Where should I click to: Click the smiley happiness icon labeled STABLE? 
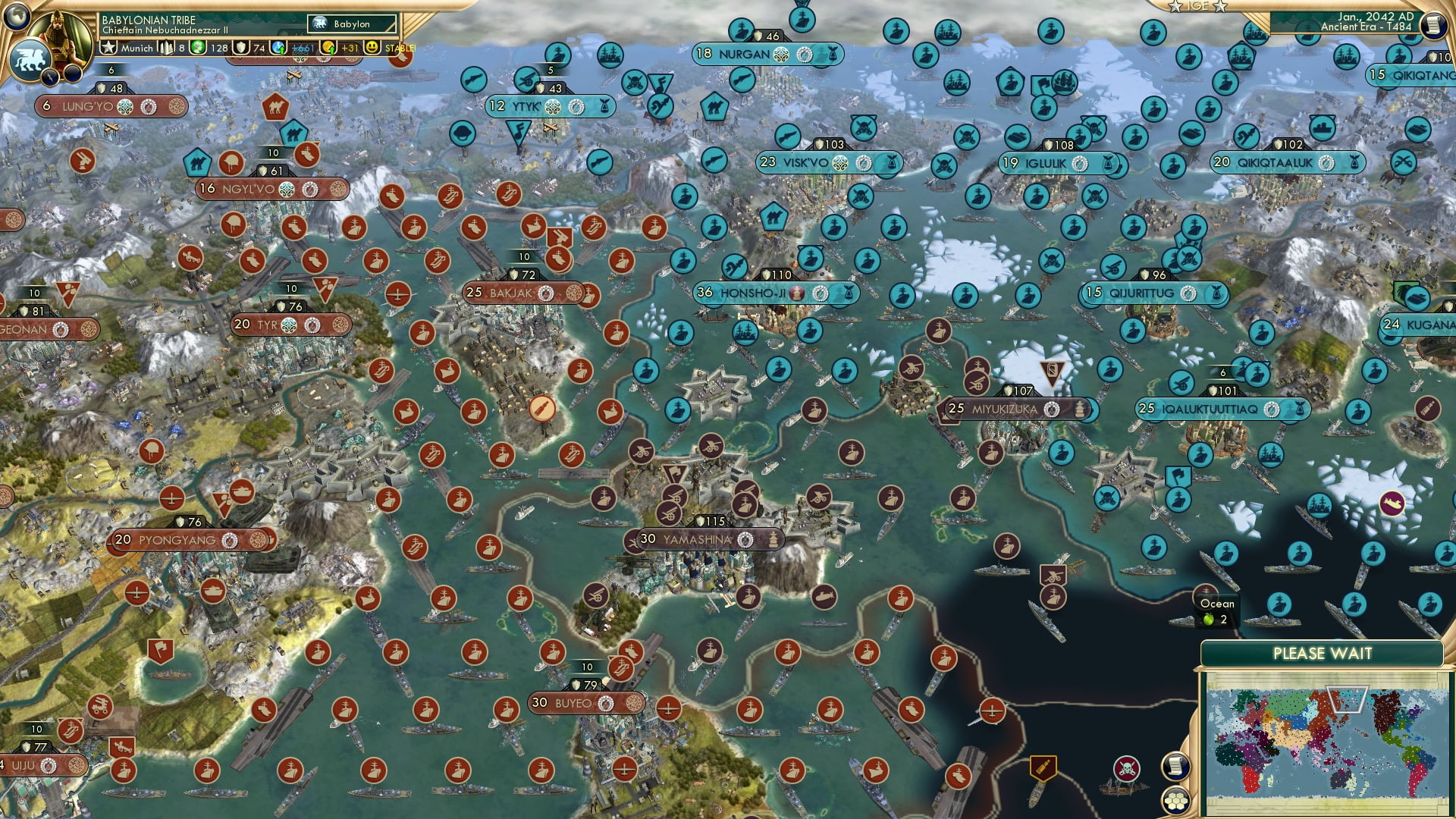[372, 47]
